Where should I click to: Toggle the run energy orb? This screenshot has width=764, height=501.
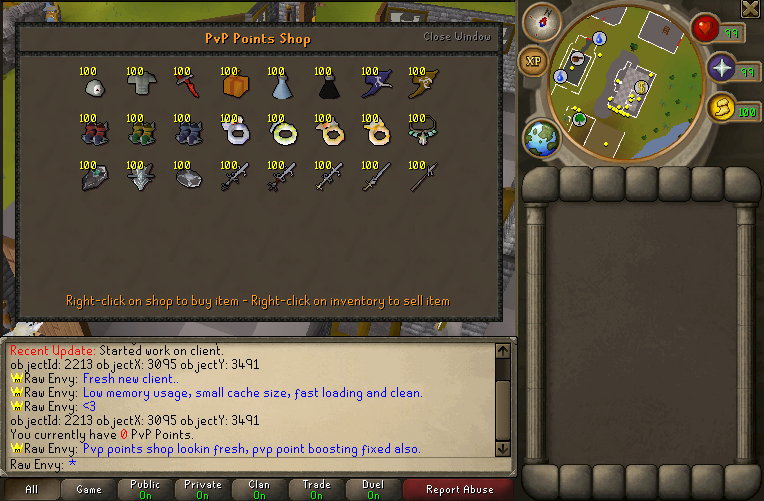click(x=720, y=108)
